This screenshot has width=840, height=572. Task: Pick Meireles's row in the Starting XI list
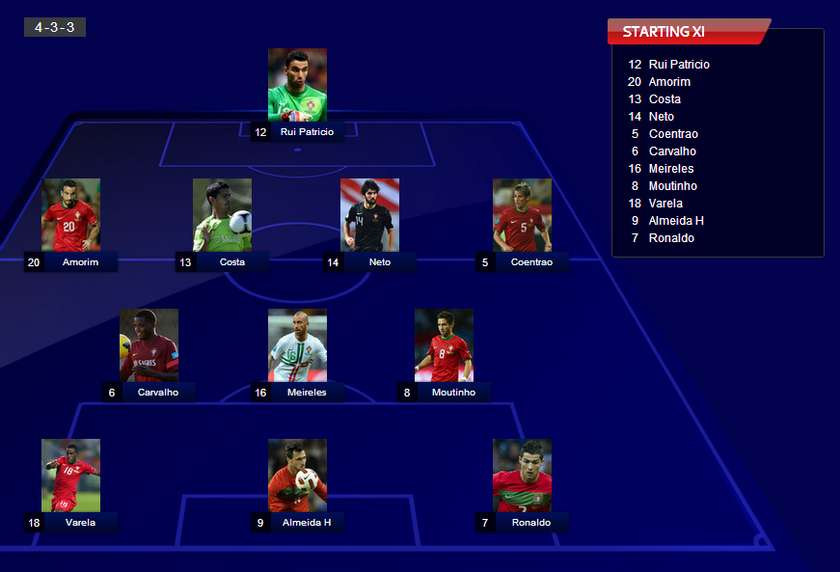coord(670,168)
